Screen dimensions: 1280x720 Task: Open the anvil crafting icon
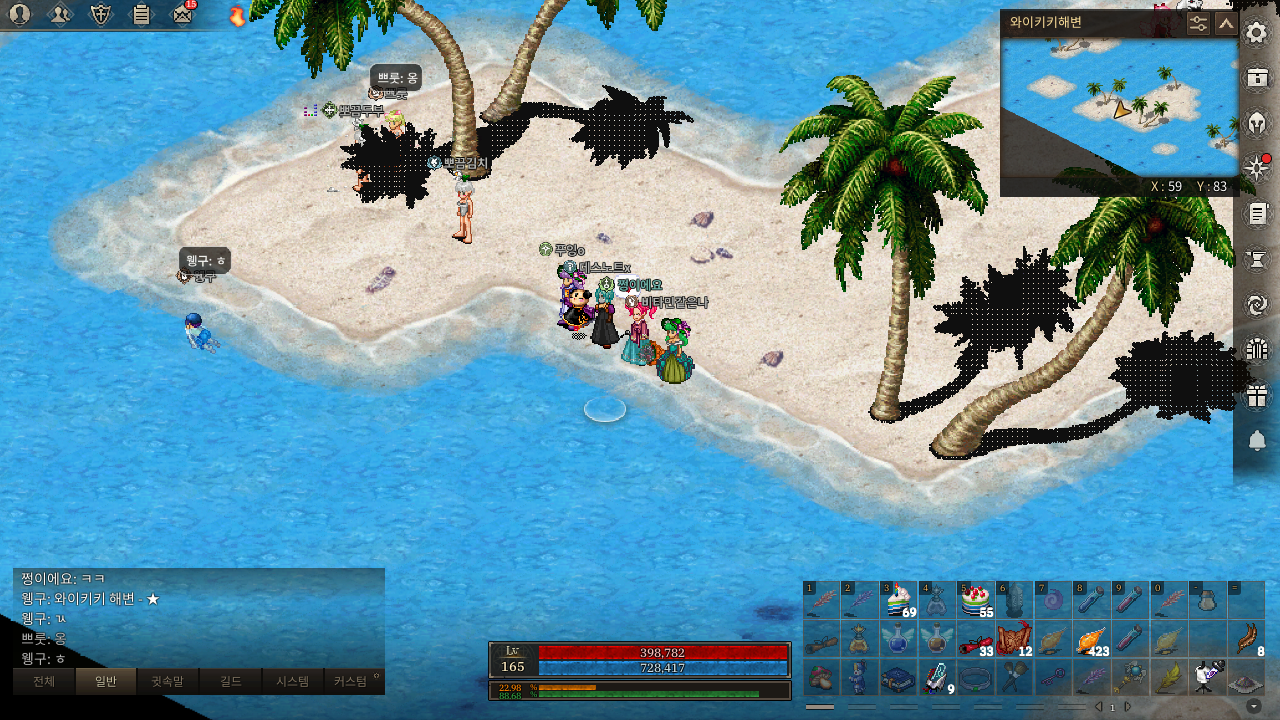[x=1257, y=259]
